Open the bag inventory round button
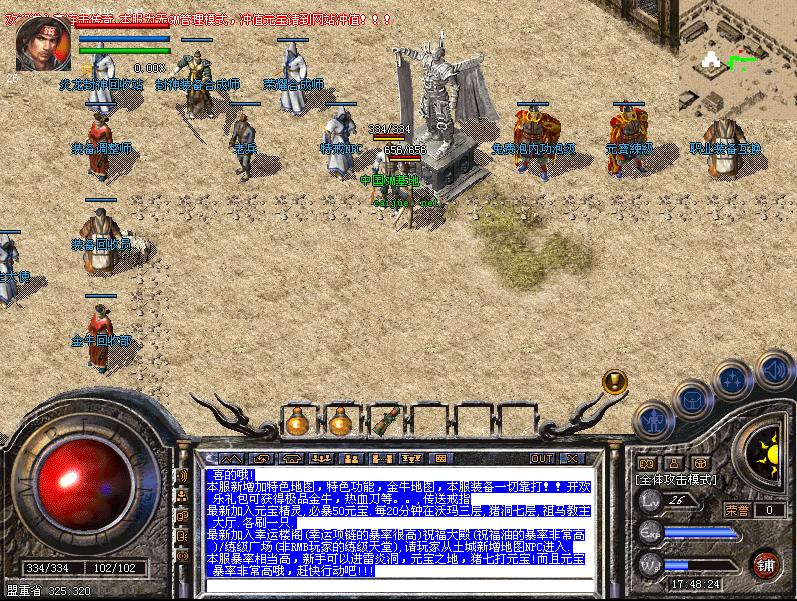 691,400
